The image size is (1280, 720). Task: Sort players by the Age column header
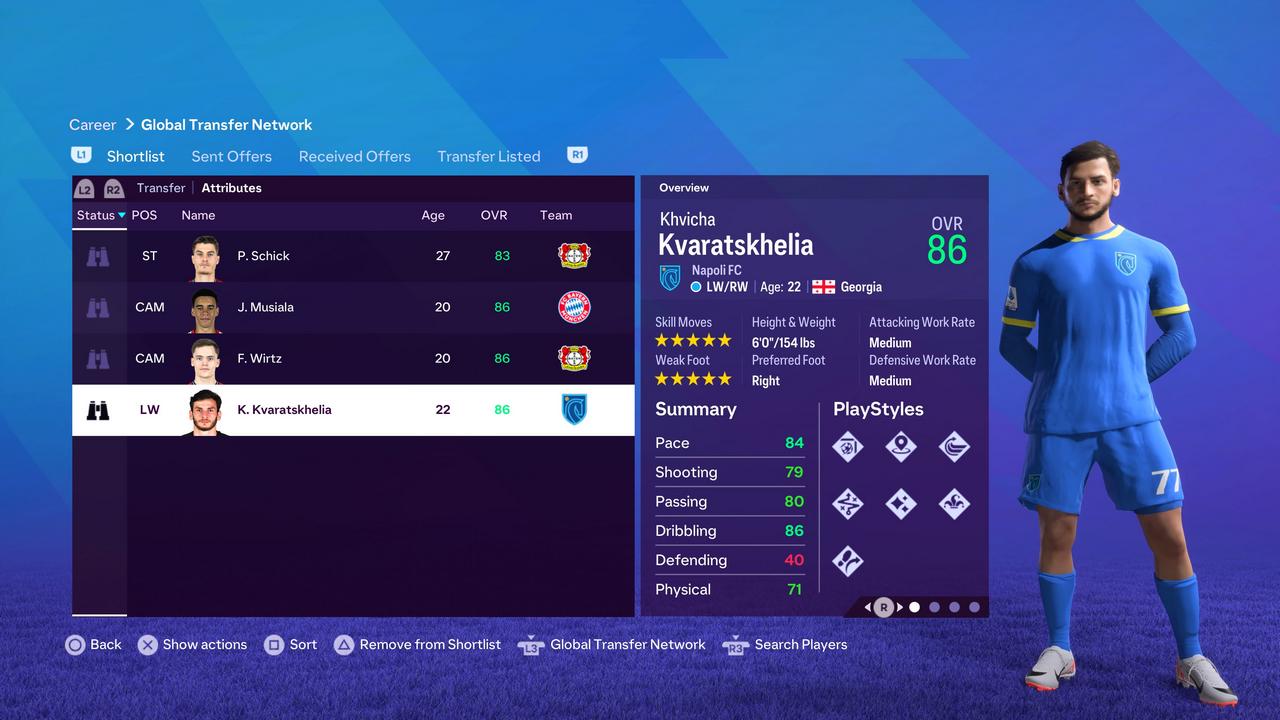pos(433,215)
